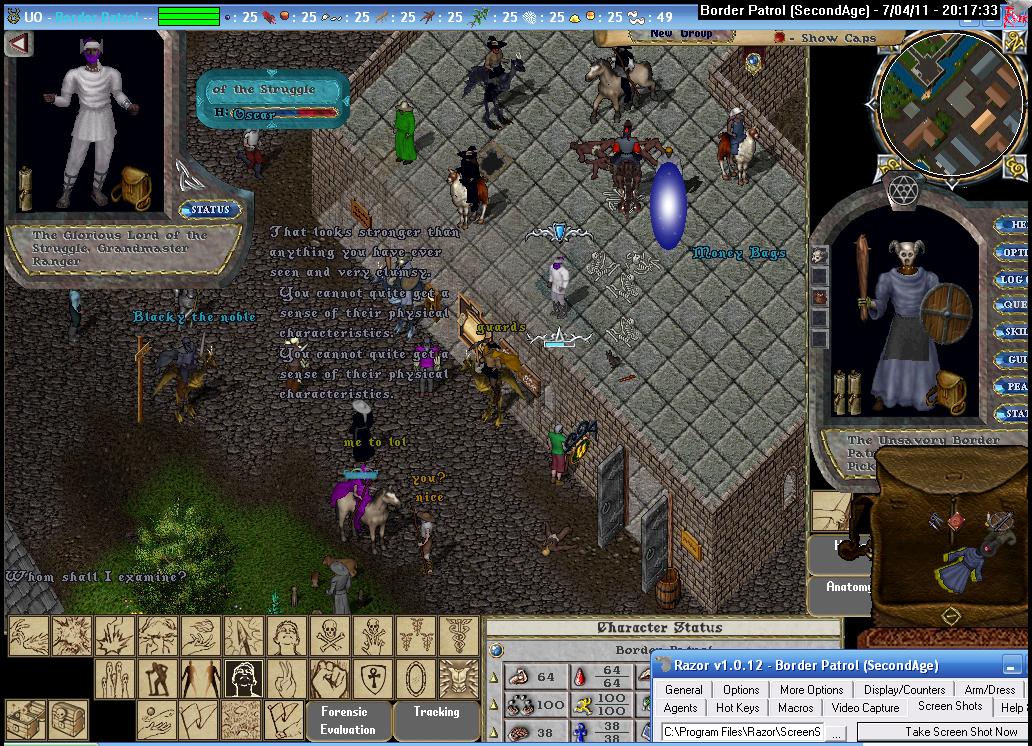Select the ankh spell icon
Viewport: 1032px width, 746px height.
[372, 679]
